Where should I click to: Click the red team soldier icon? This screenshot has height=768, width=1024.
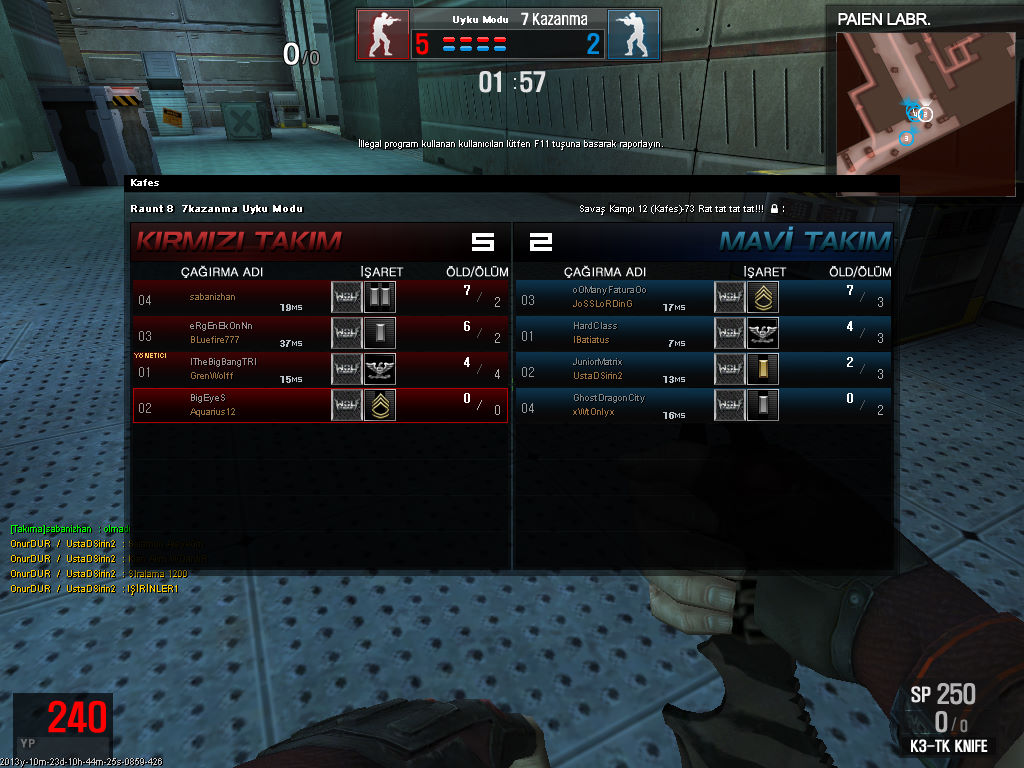[x=383, y=34]
